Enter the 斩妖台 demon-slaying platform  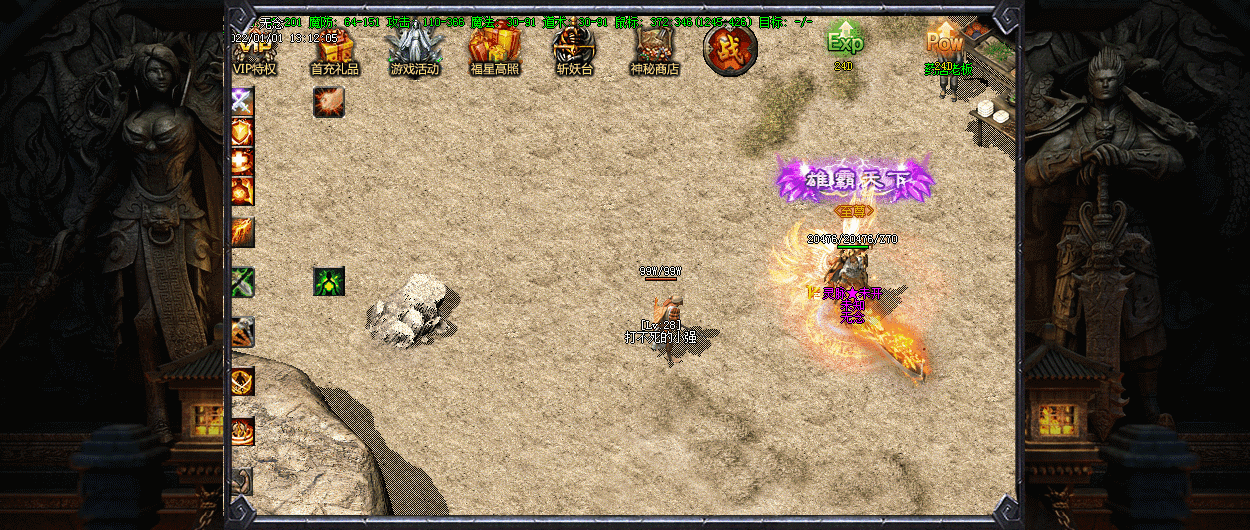(x=574, y=51)
